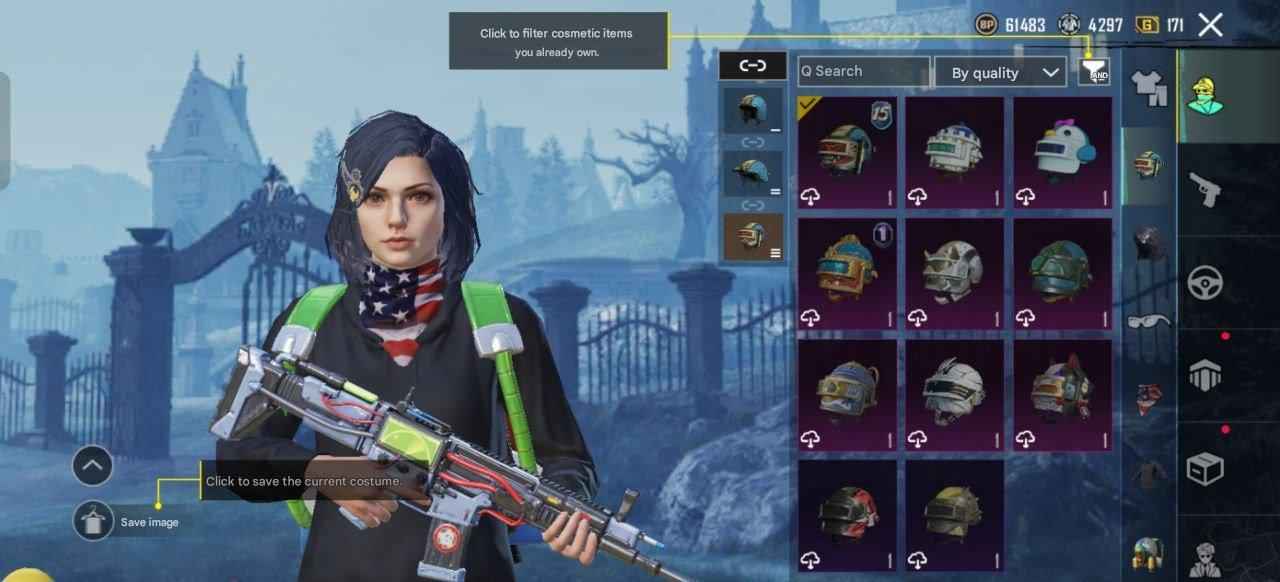
Task: Switch to the glasses category tab
Action: tap(1149, 321)
